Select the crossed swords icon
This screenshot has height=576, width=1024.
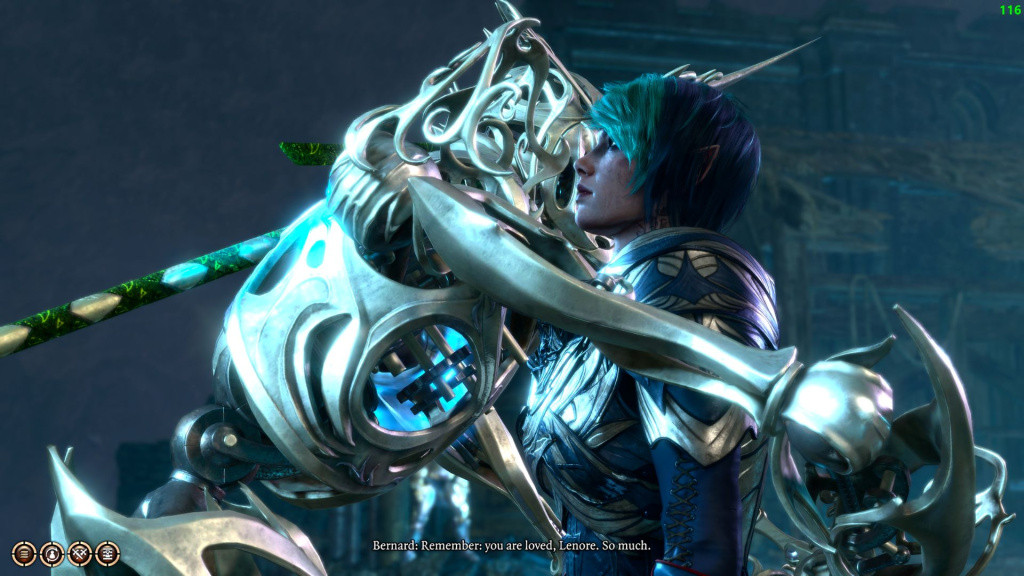pyautogui.click(x=80, y=553)
